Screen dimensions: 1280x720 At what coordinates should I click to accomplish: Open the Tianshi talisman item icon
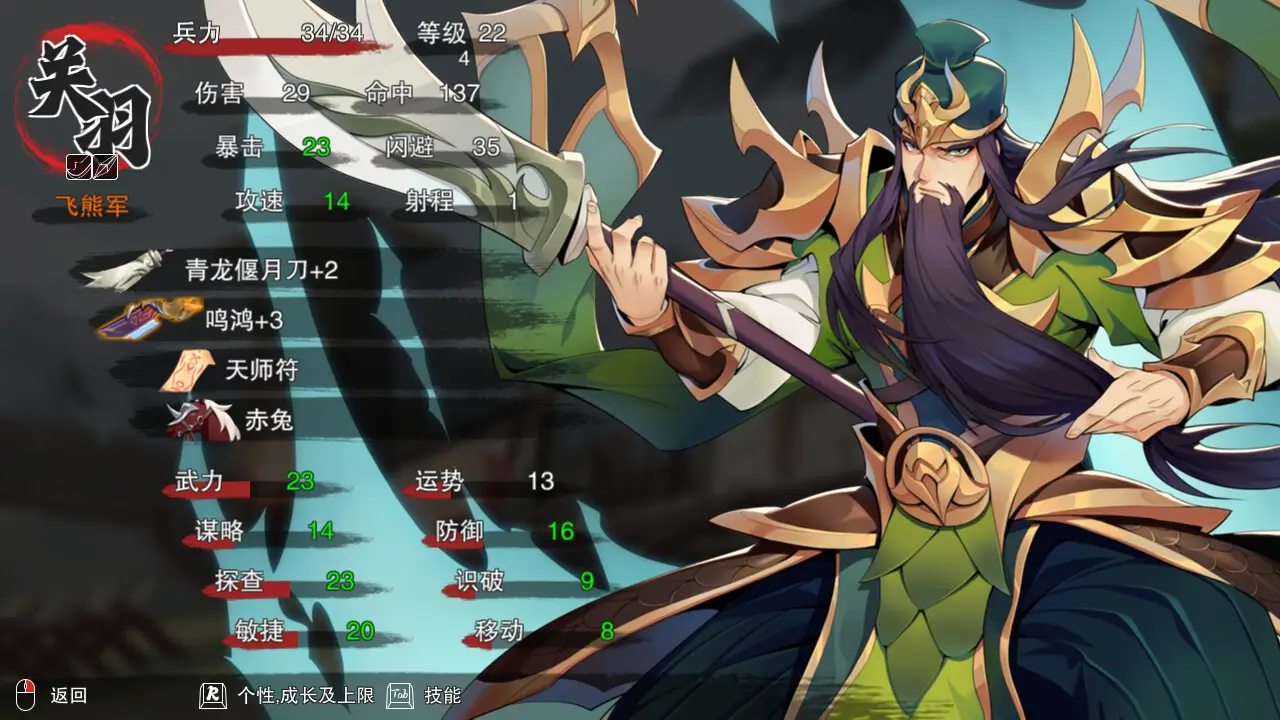coord(185,369)
